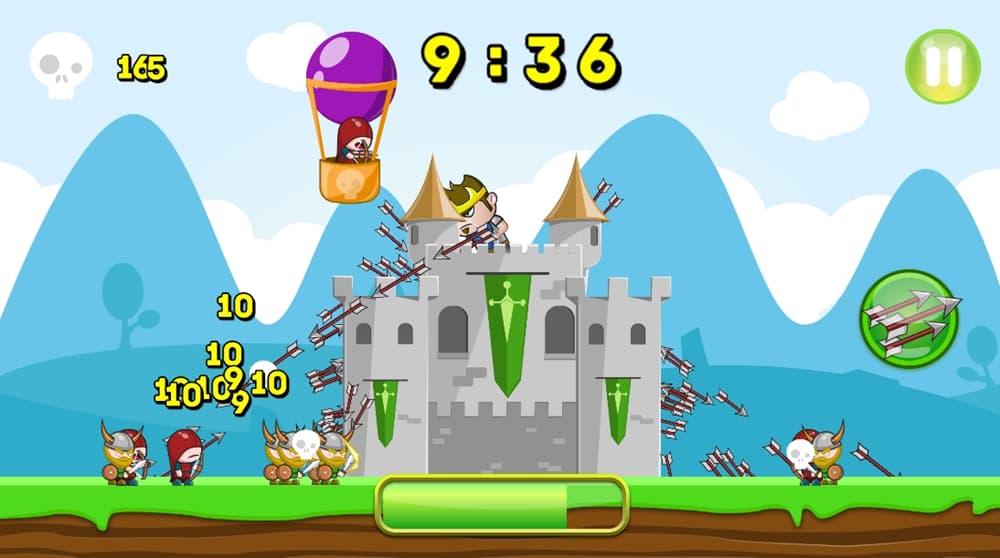Pause the game with the green button
This screenshot has width=1000, height=558.
[942, 66]
